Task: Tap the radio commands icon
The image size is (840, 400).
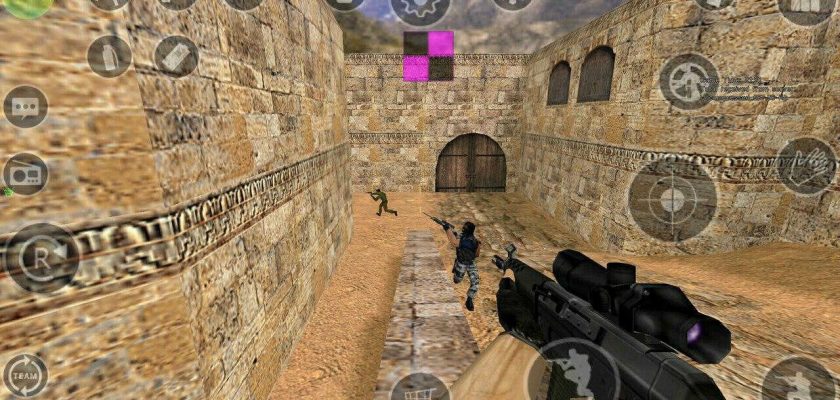Action: pos(26,174)
